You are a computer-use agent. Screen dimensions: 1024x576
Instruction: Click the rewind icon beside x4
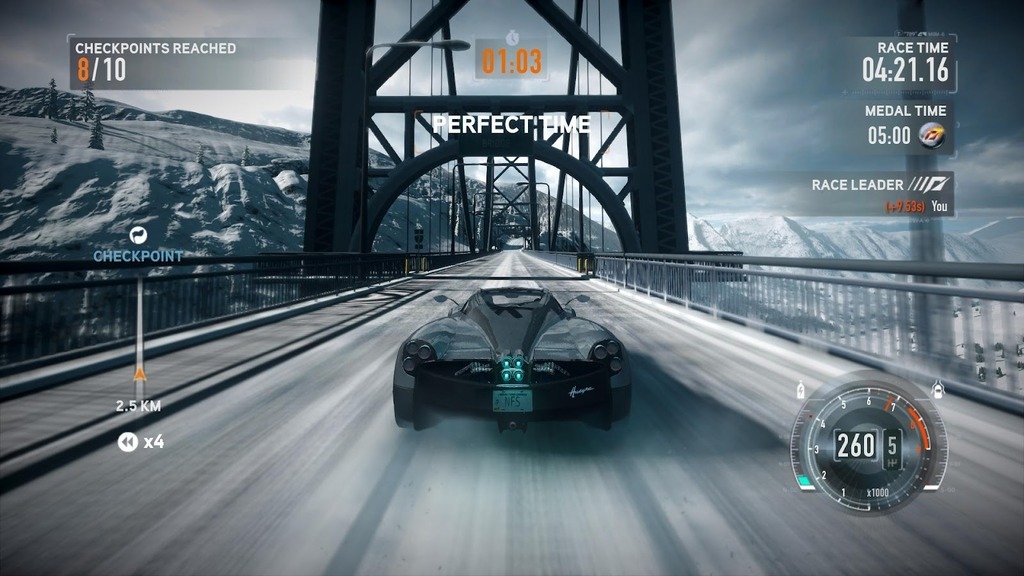click(x=127, y=441)
